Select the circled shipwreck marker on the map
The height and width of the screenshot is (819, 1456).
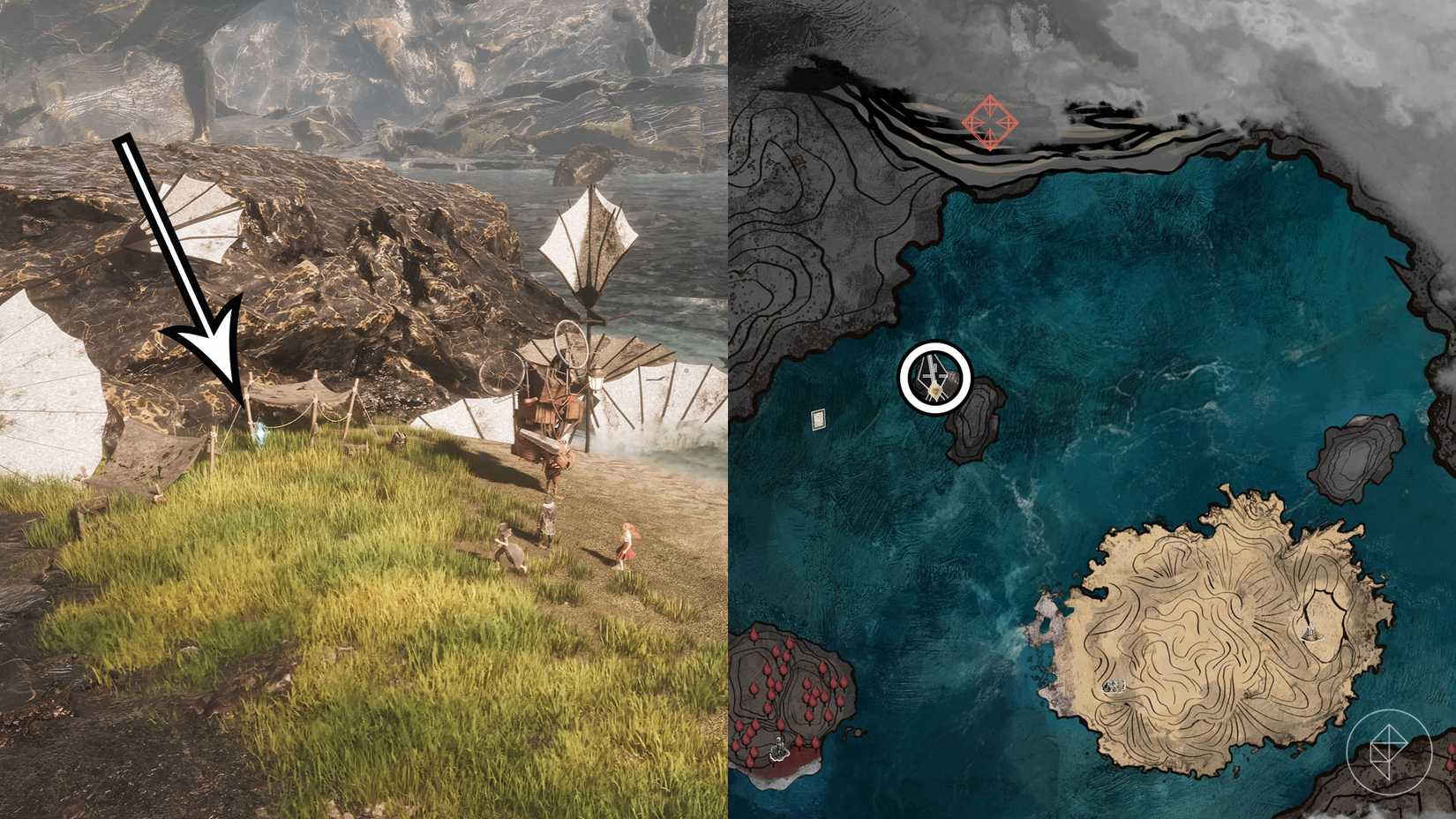934,377
